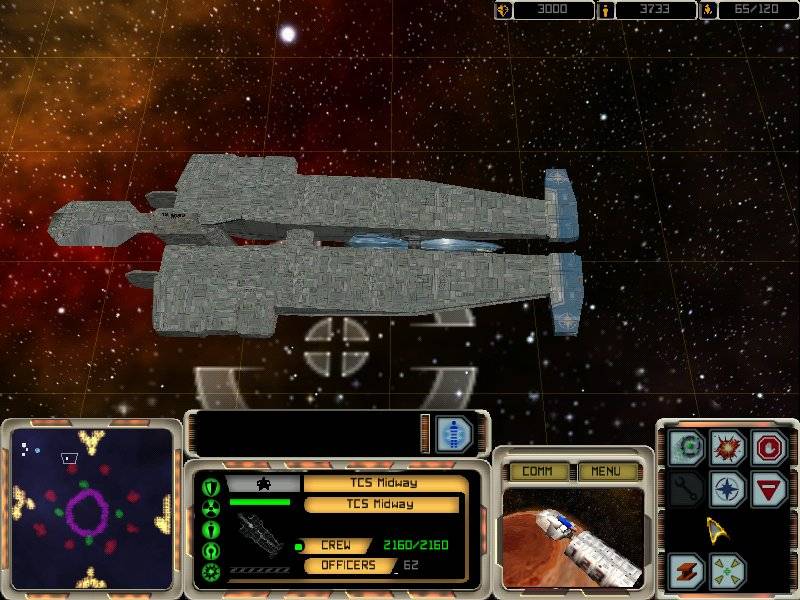Activate the orange lightning special ability icon
The height and width of the screenshot is (600, 800).
pos(687,570)
